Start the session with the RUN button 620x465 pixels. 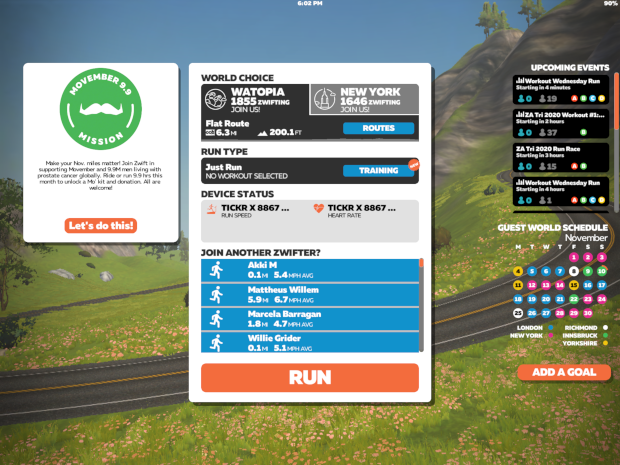309,377
